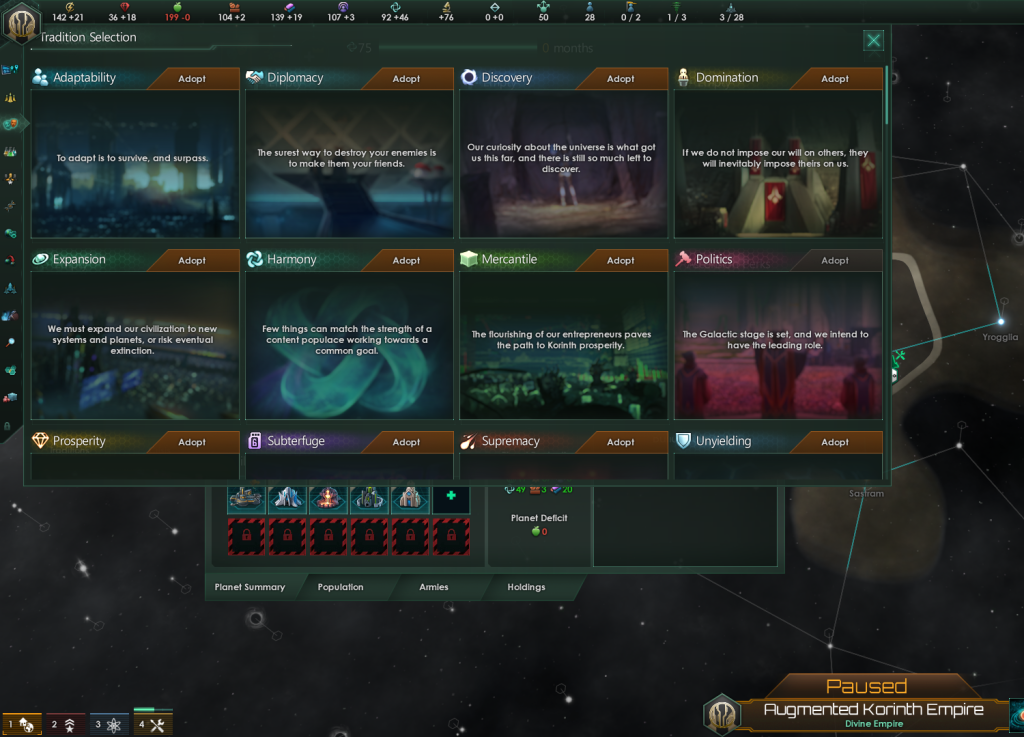Adopt the Prosperity tradition
This screenshot has width=1024, height=737.
click(x=192, y=442)
